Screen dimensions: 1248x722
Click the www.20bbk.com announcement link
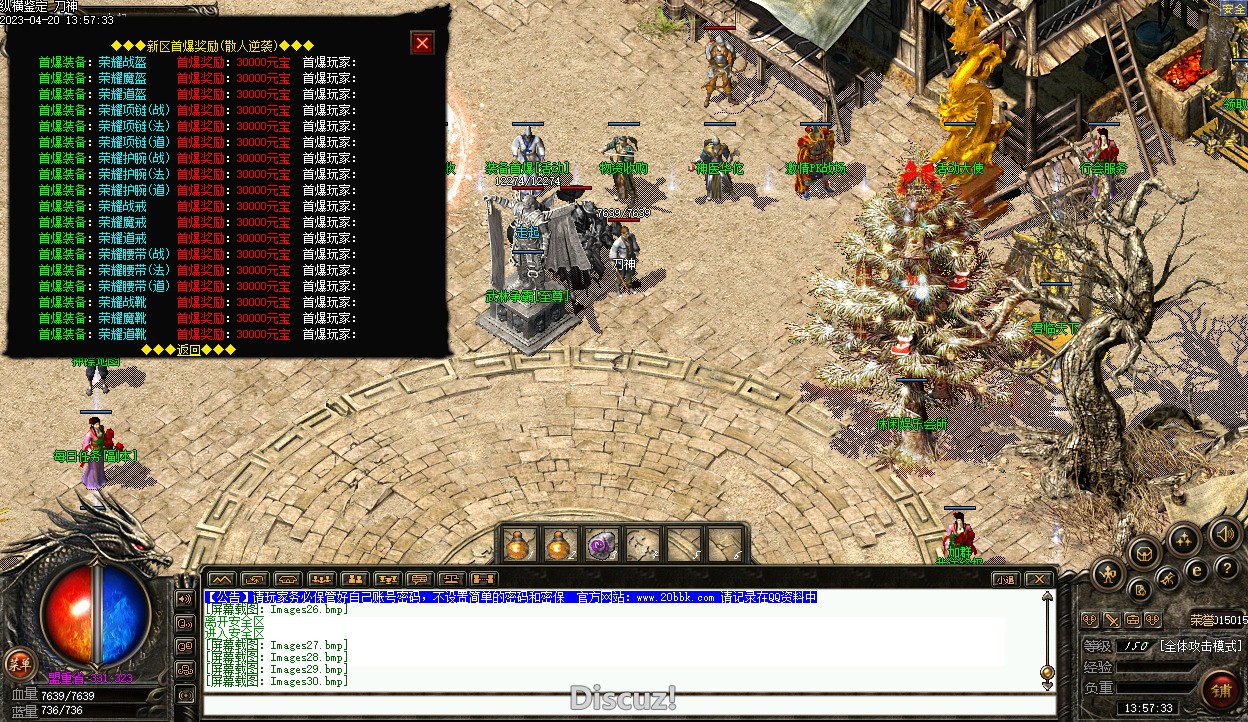click(x=675, y=597)
